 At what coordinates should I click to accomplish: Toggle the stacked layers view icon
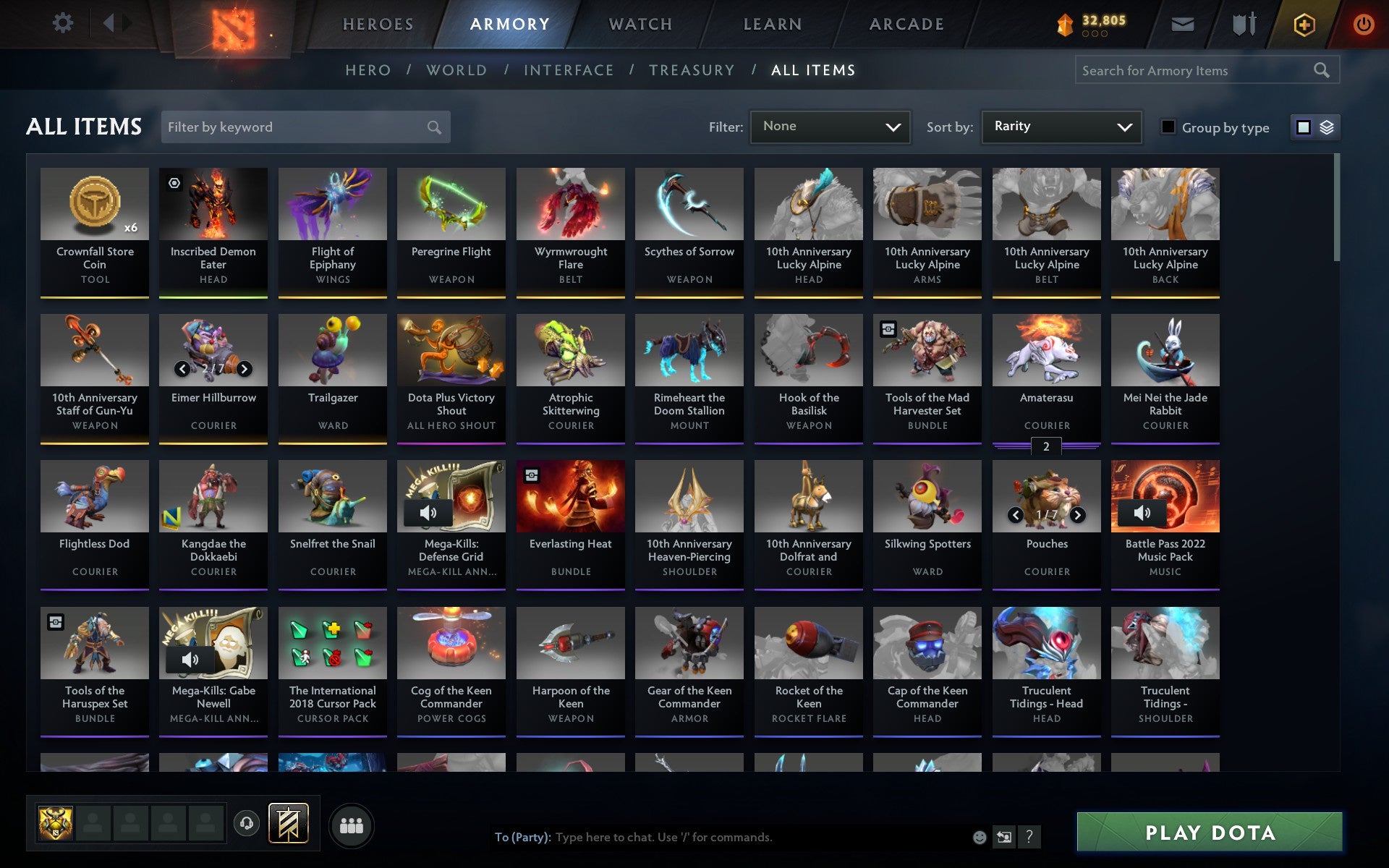coord(1326,127)
